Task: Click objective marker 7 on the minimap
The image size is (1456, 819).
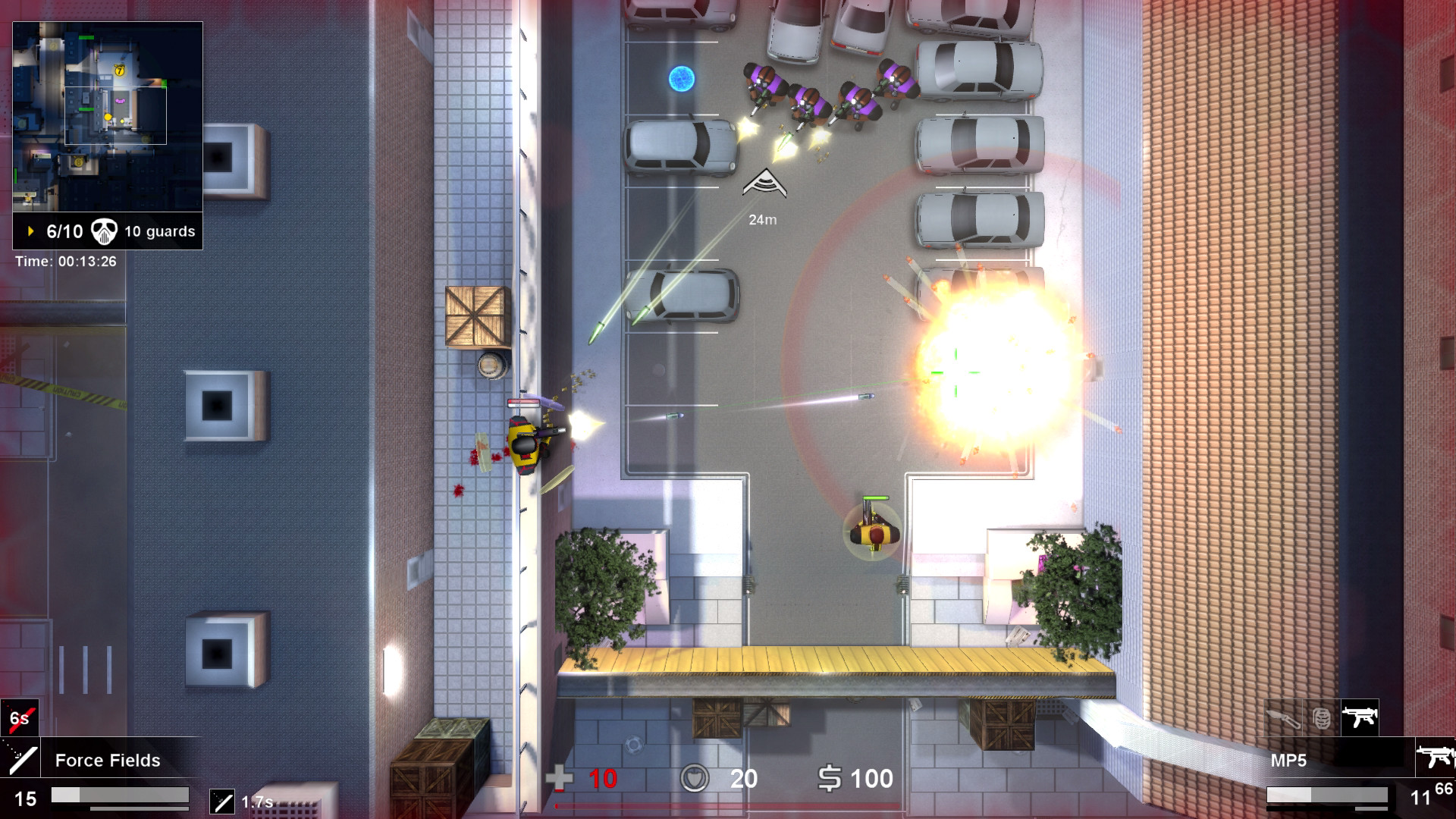Action: tap(120, 71)
